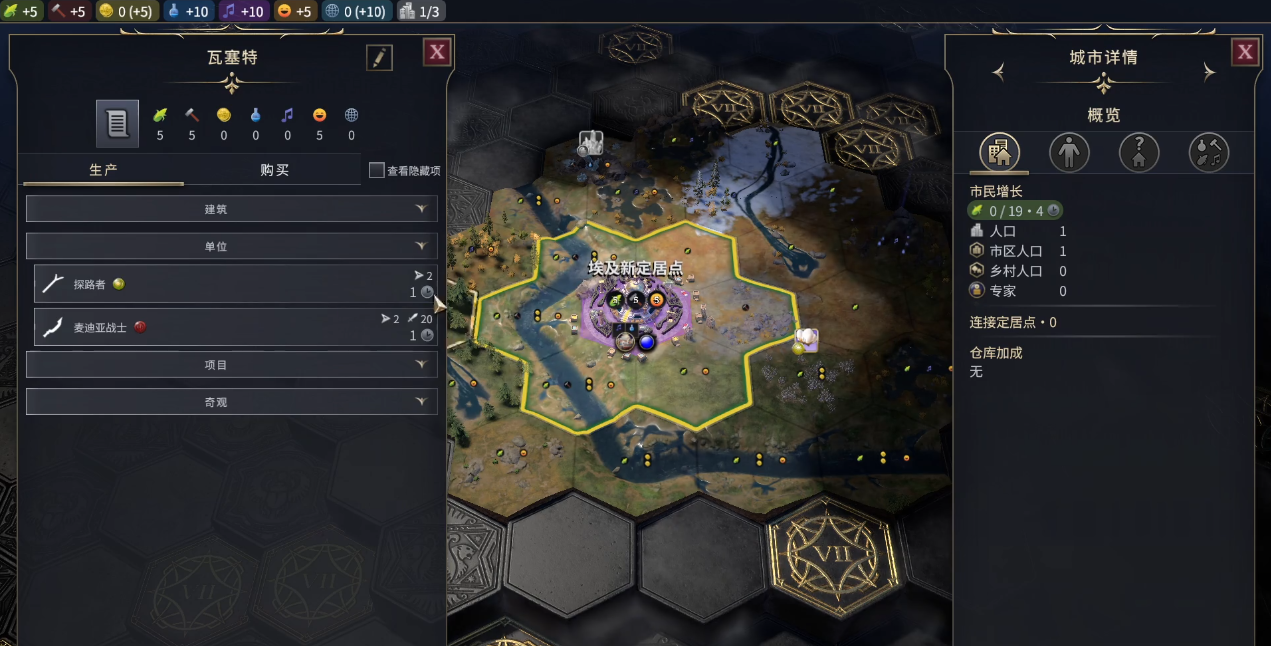Open the citizens person-icon tab
Screen dimensions: 1271x646
[1069, 153]
